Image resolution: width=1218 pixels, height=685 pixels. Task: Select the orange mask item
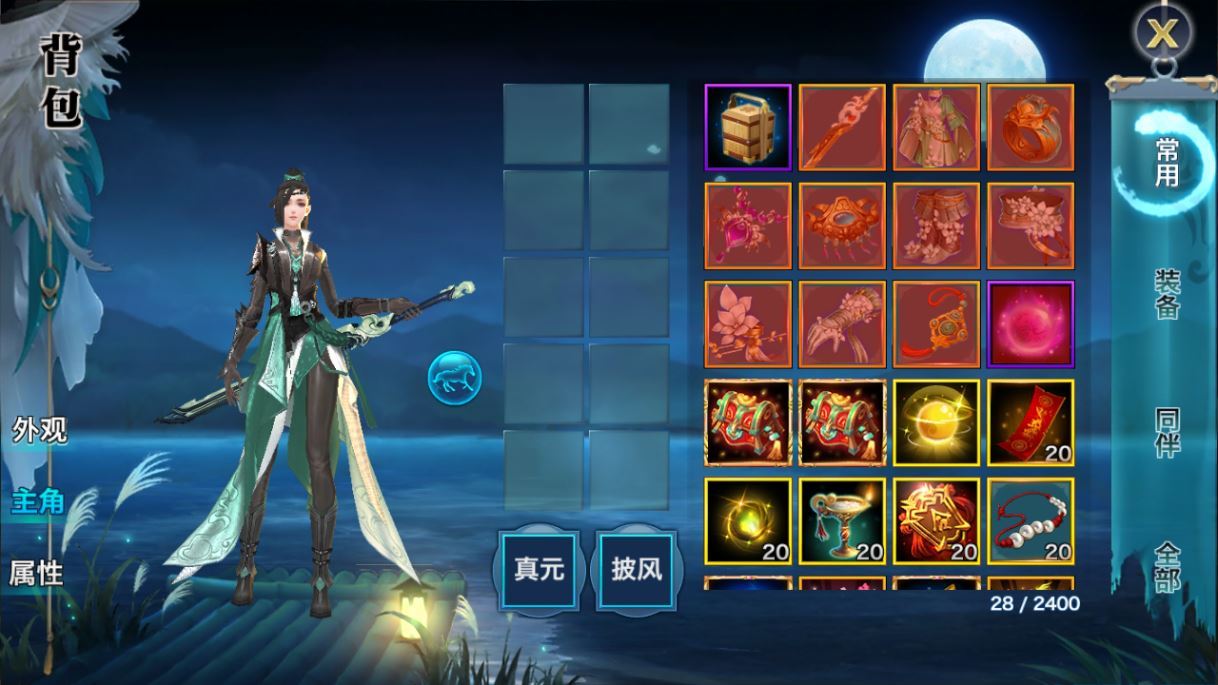pos(842,225)
